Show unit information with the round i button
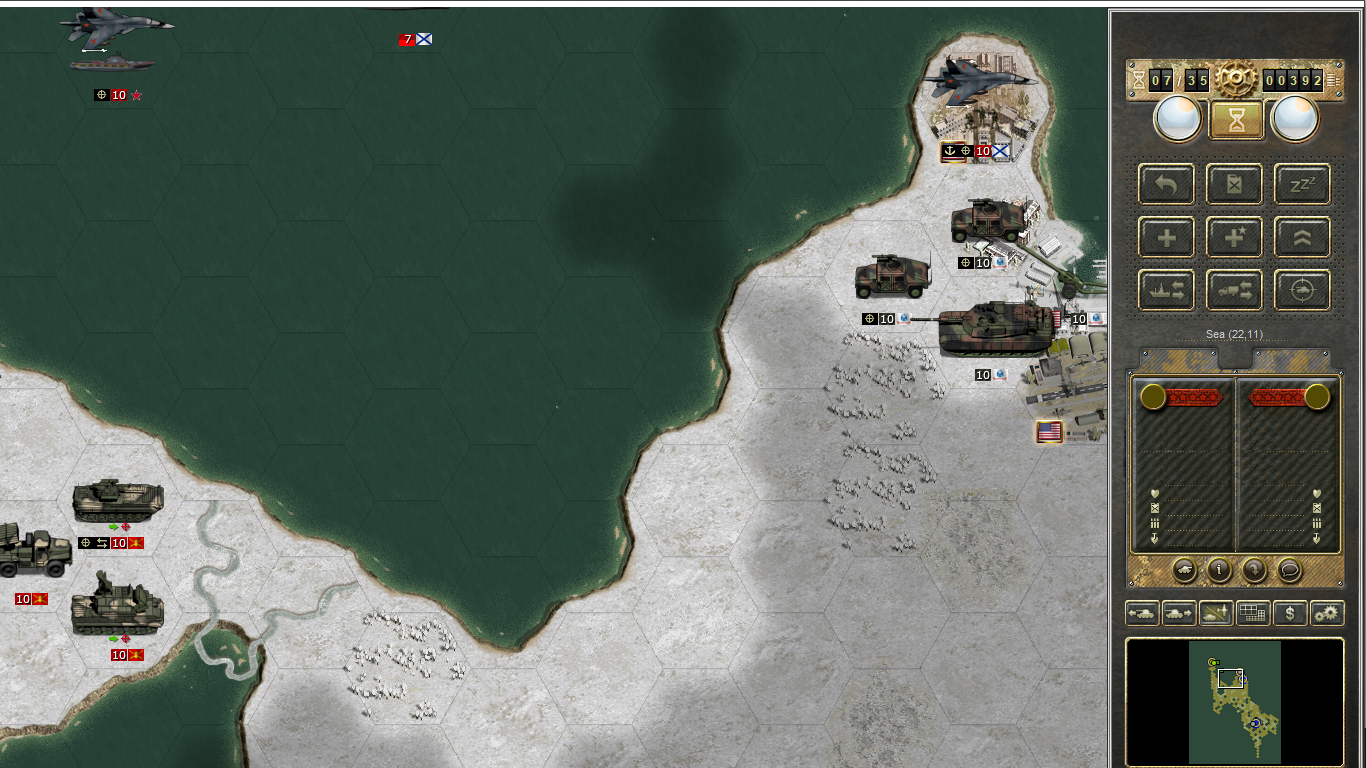Image resolution: width=1366 pixels, height=768 pixels. click(1219, 570)
